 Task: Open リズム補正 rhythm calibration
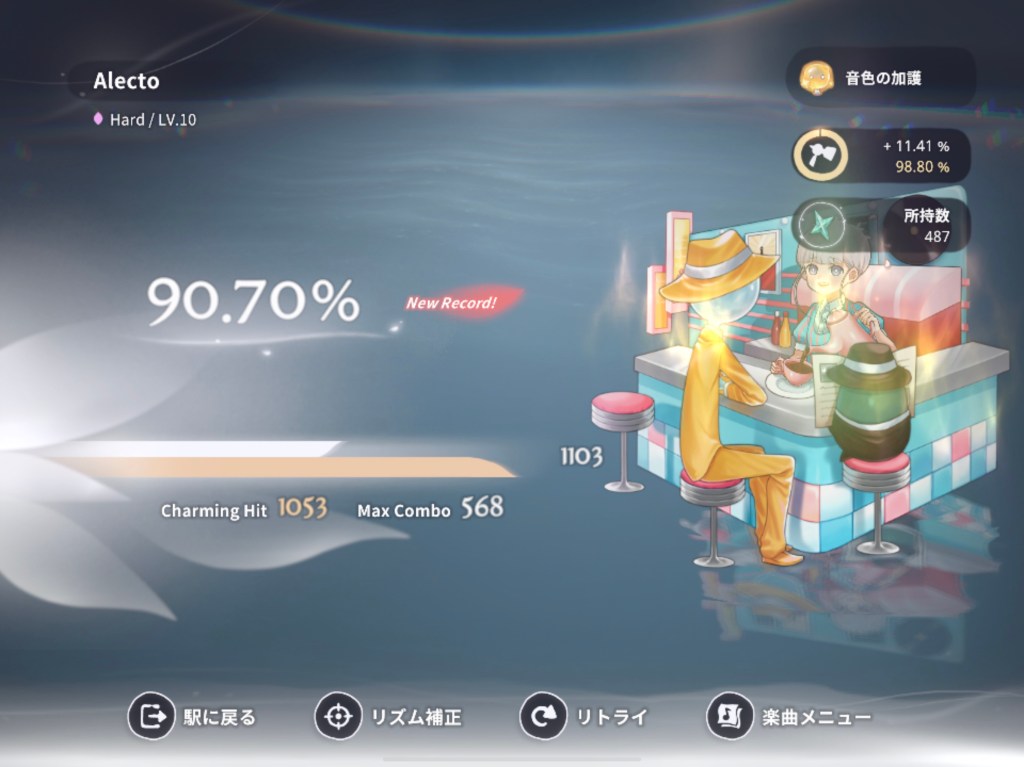[x=389, y=716]
